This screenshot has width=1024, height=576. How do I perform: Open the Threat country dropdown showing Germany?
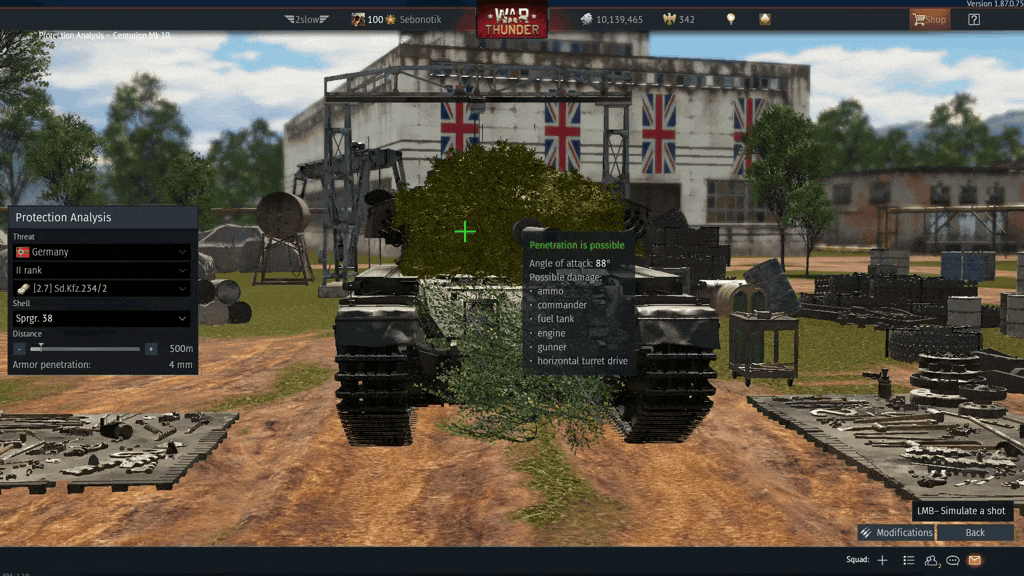102,252
